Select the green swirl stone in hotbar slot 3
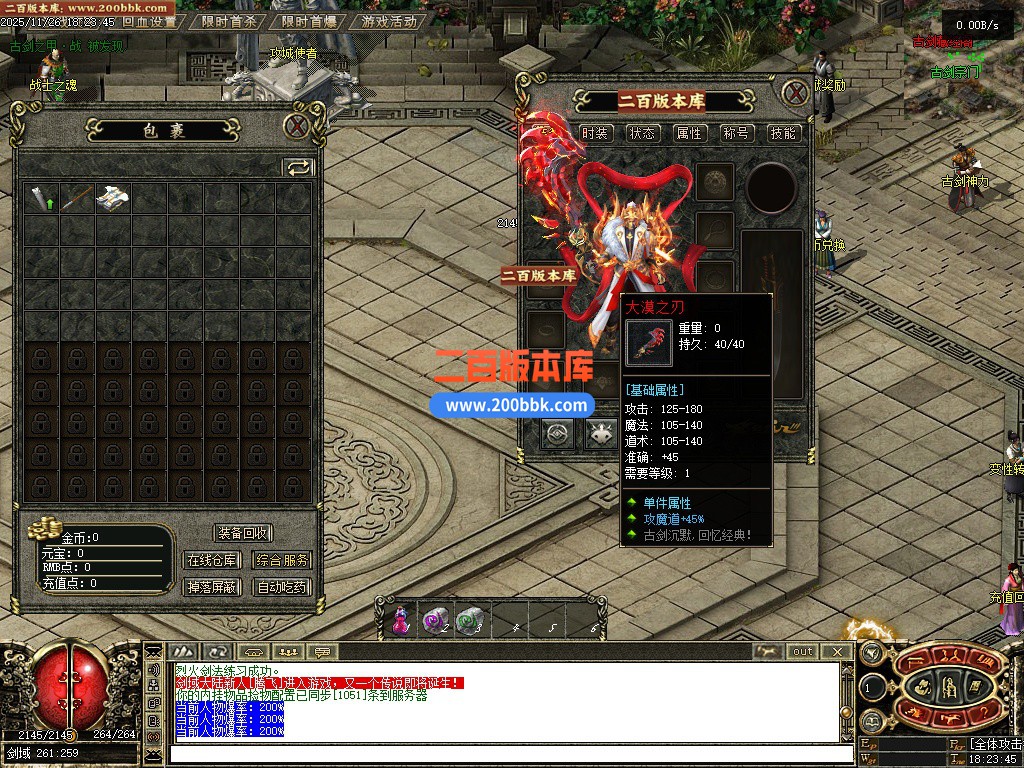The width and height of the screenshot is (1024, 768). pos(470,620)
